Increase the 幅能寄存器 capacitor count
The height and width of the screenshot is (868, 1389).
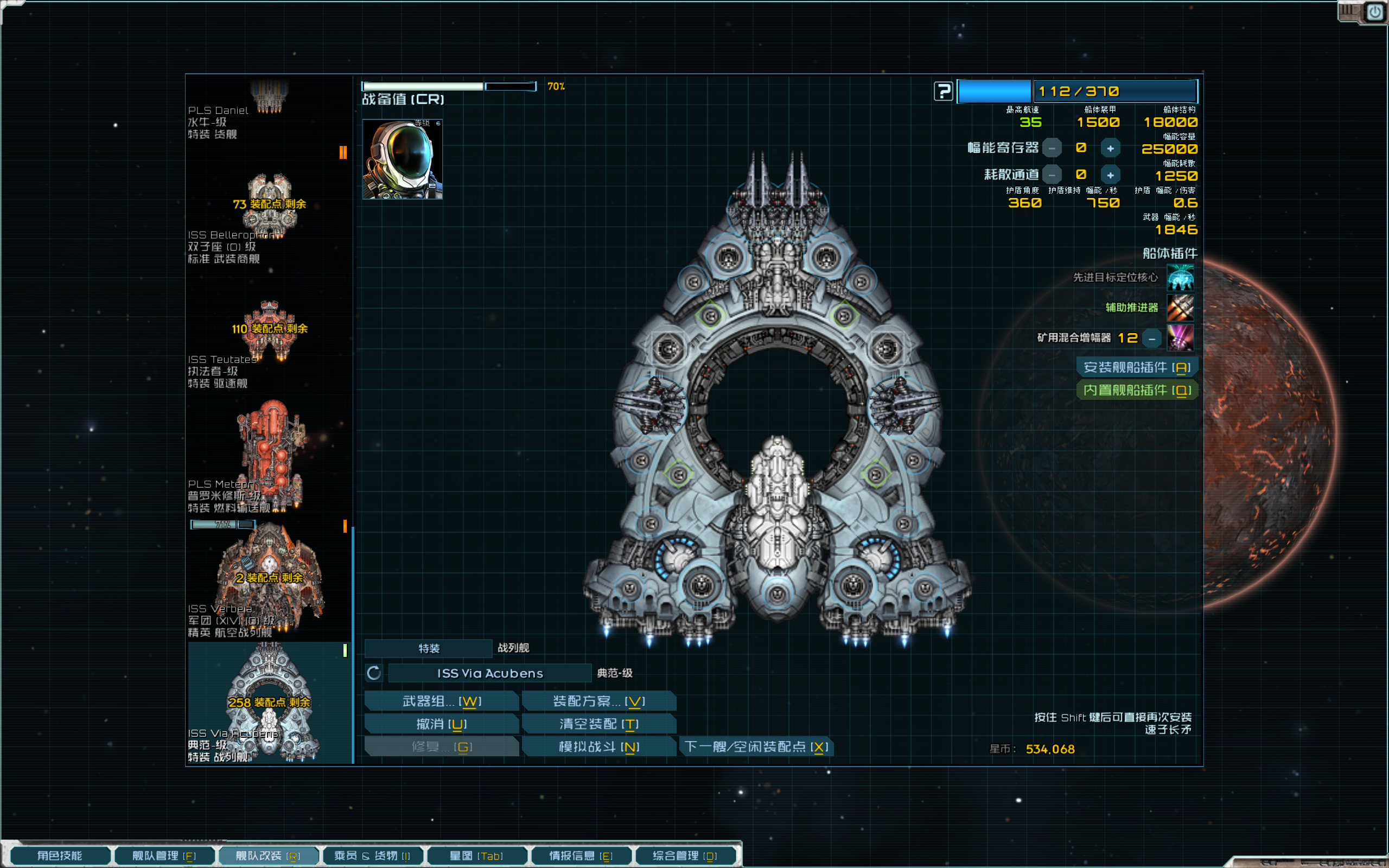pyautogui.click(x=1110, y=148)
